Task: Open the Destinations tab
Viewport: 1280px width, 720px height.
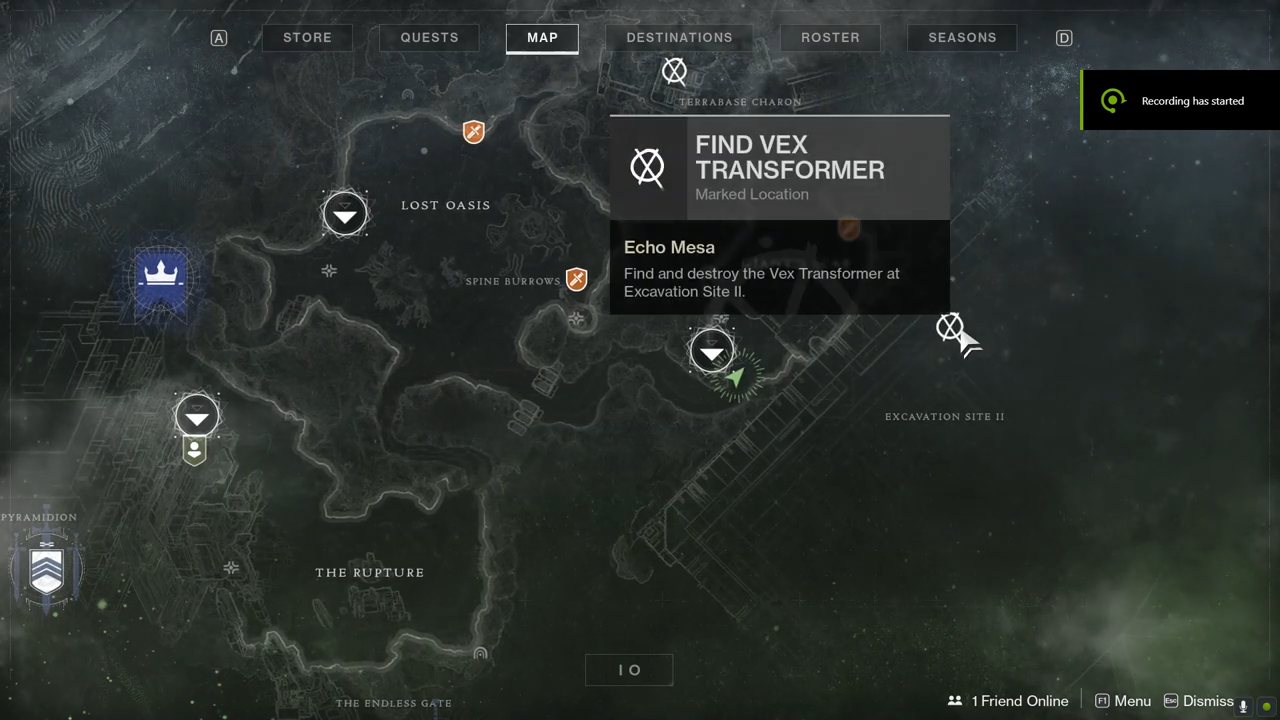Action: (679, 38)
